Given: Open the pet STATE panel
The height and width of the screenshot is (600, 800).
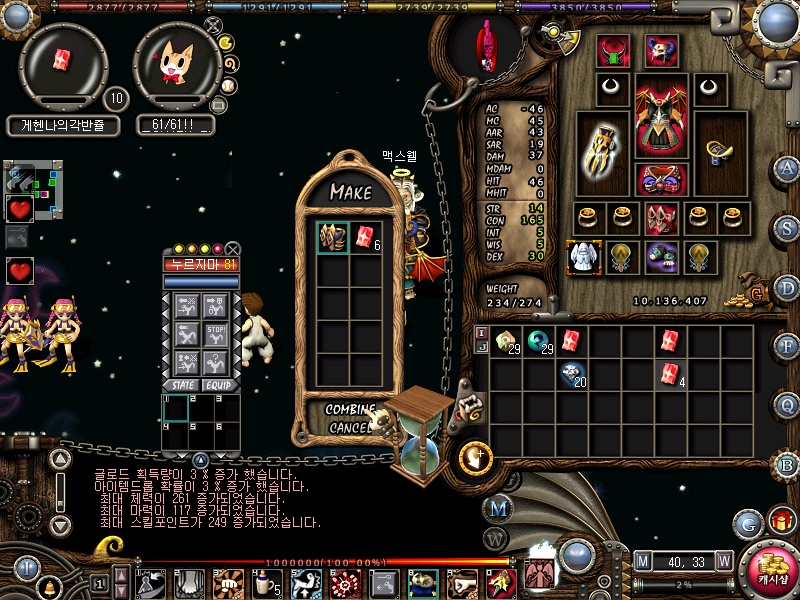Looking at the screenshot, I should 184,385.
